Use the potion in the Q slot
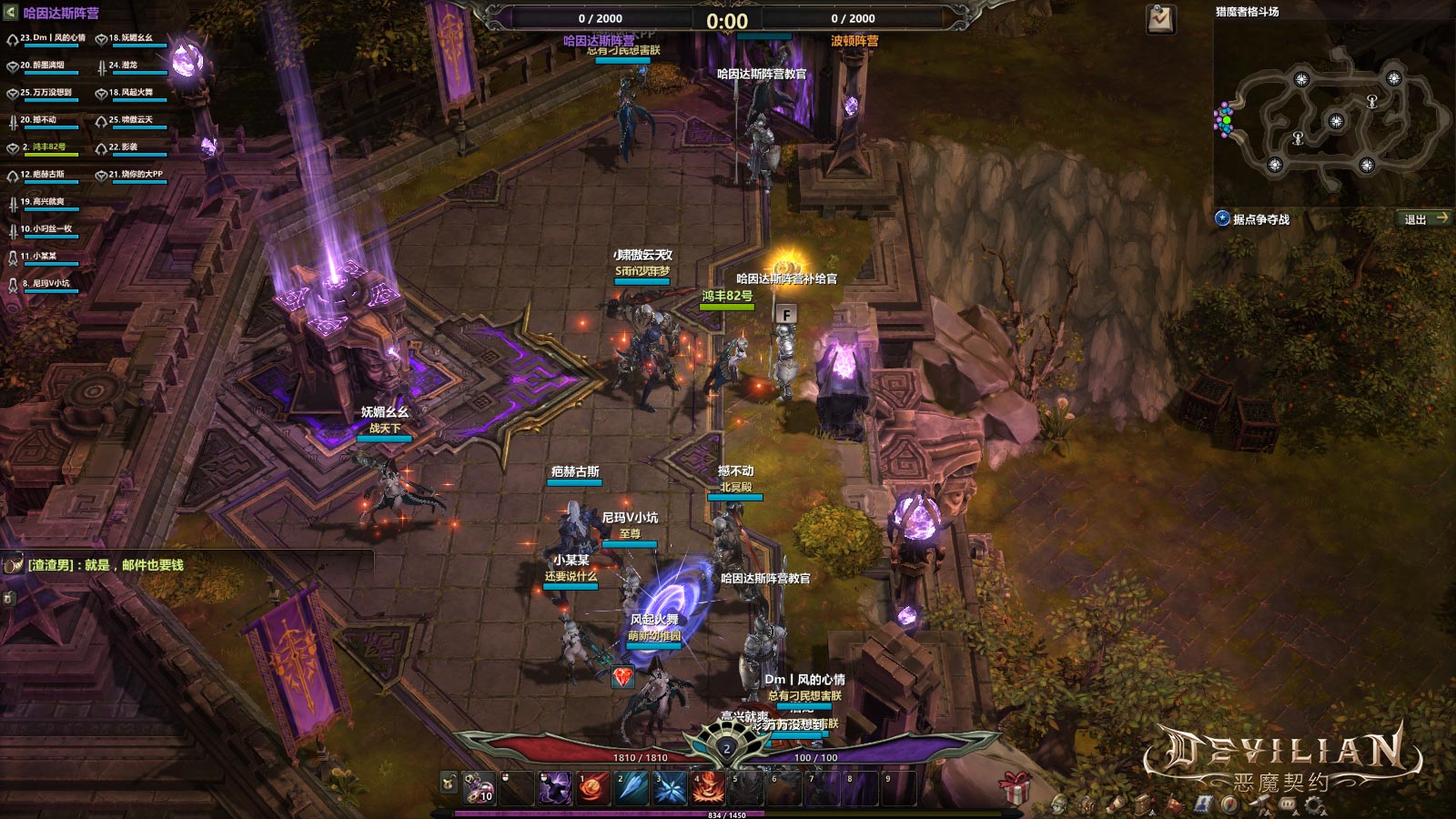The image size is (1456, 819). click(x=479, y=788)
